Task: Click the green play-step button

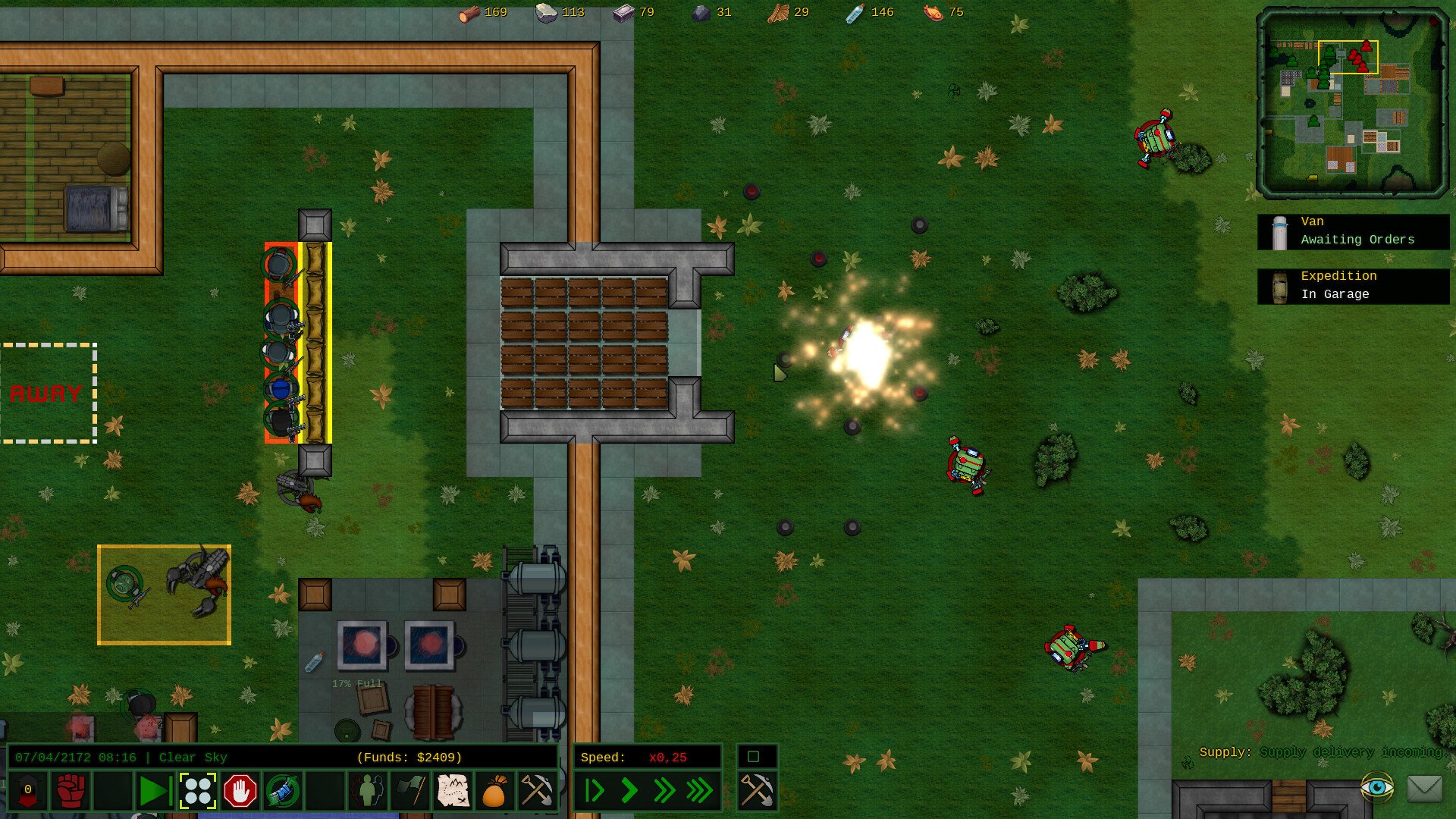Action: [154, 791]
